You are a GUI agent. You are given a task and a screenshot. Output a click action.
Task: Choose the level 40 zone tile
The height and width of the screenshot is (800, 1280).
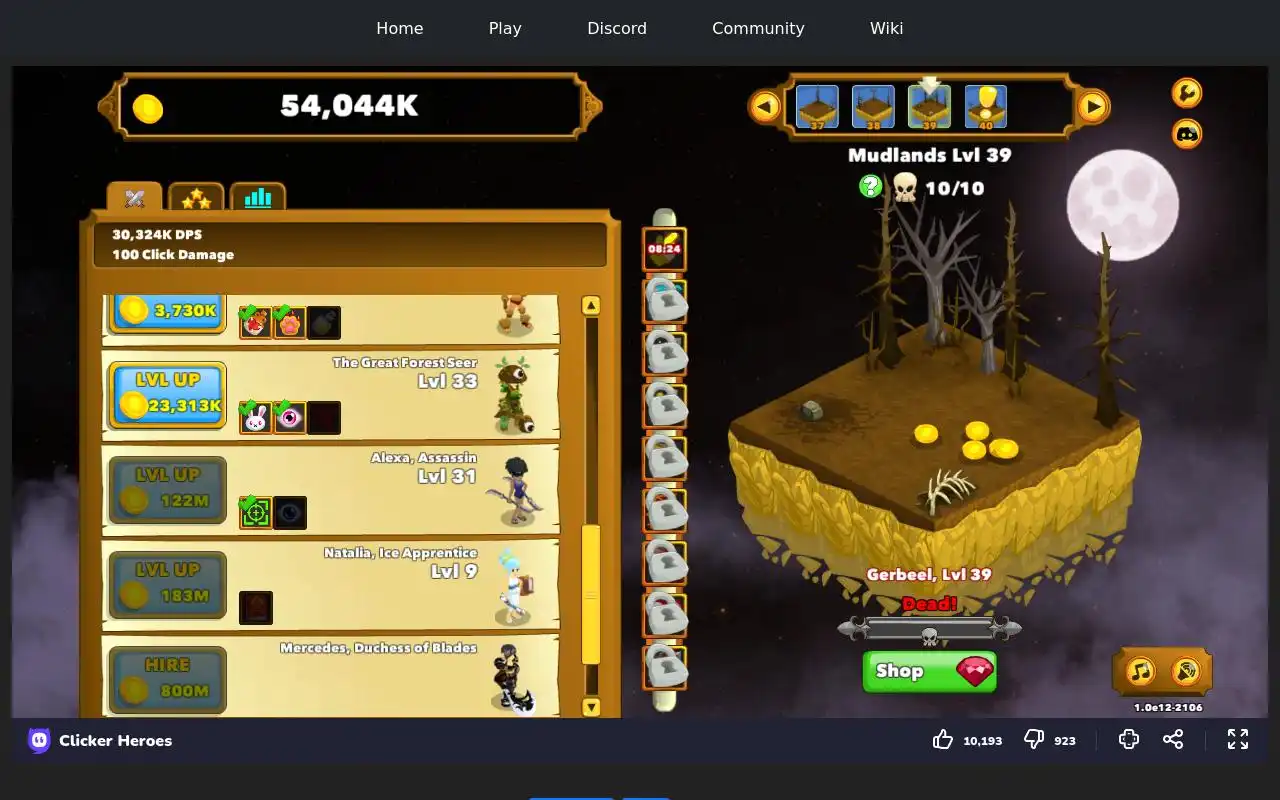tap(986, 107)
